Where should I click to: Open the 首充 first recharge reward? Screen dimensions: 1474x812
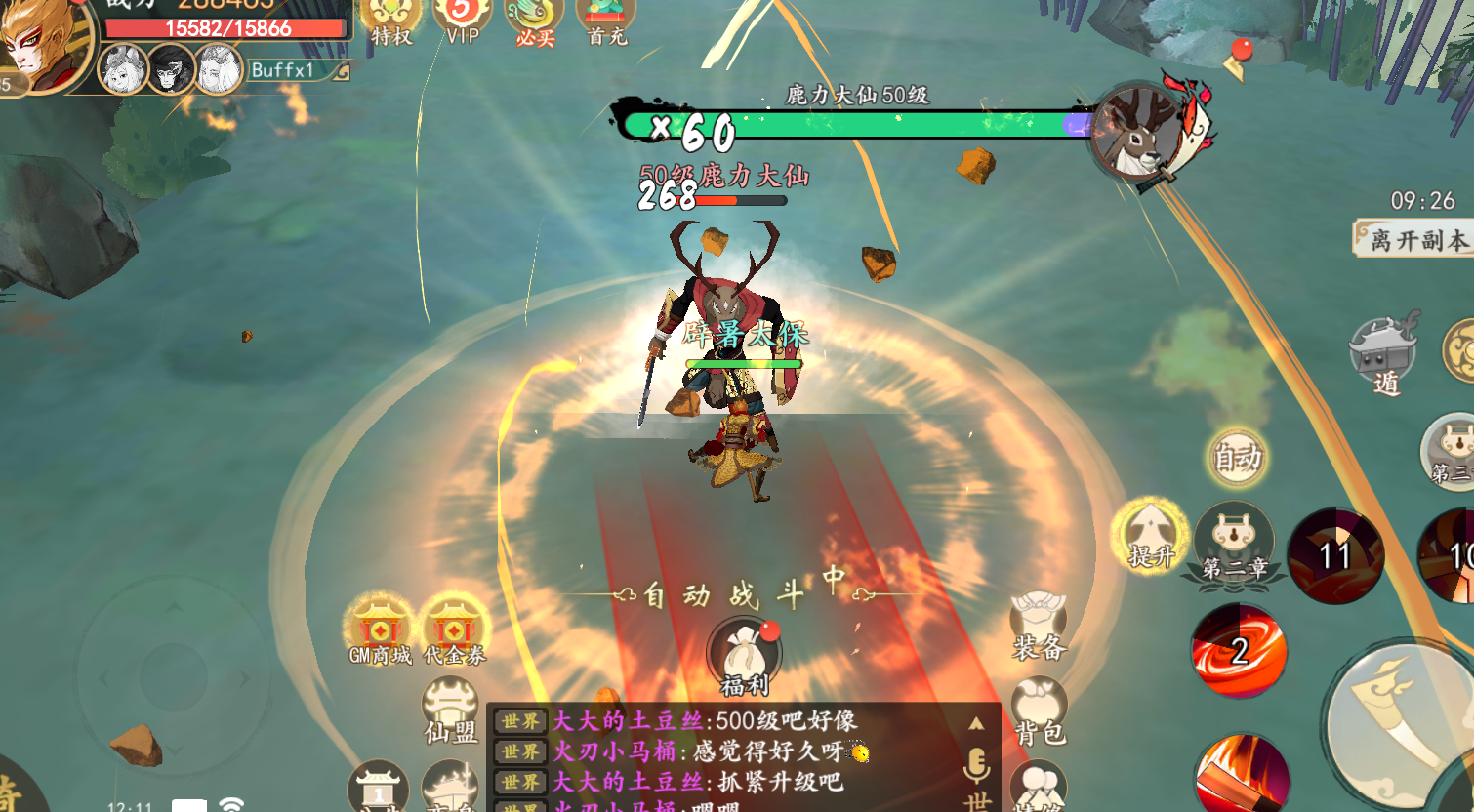[606, 20]
